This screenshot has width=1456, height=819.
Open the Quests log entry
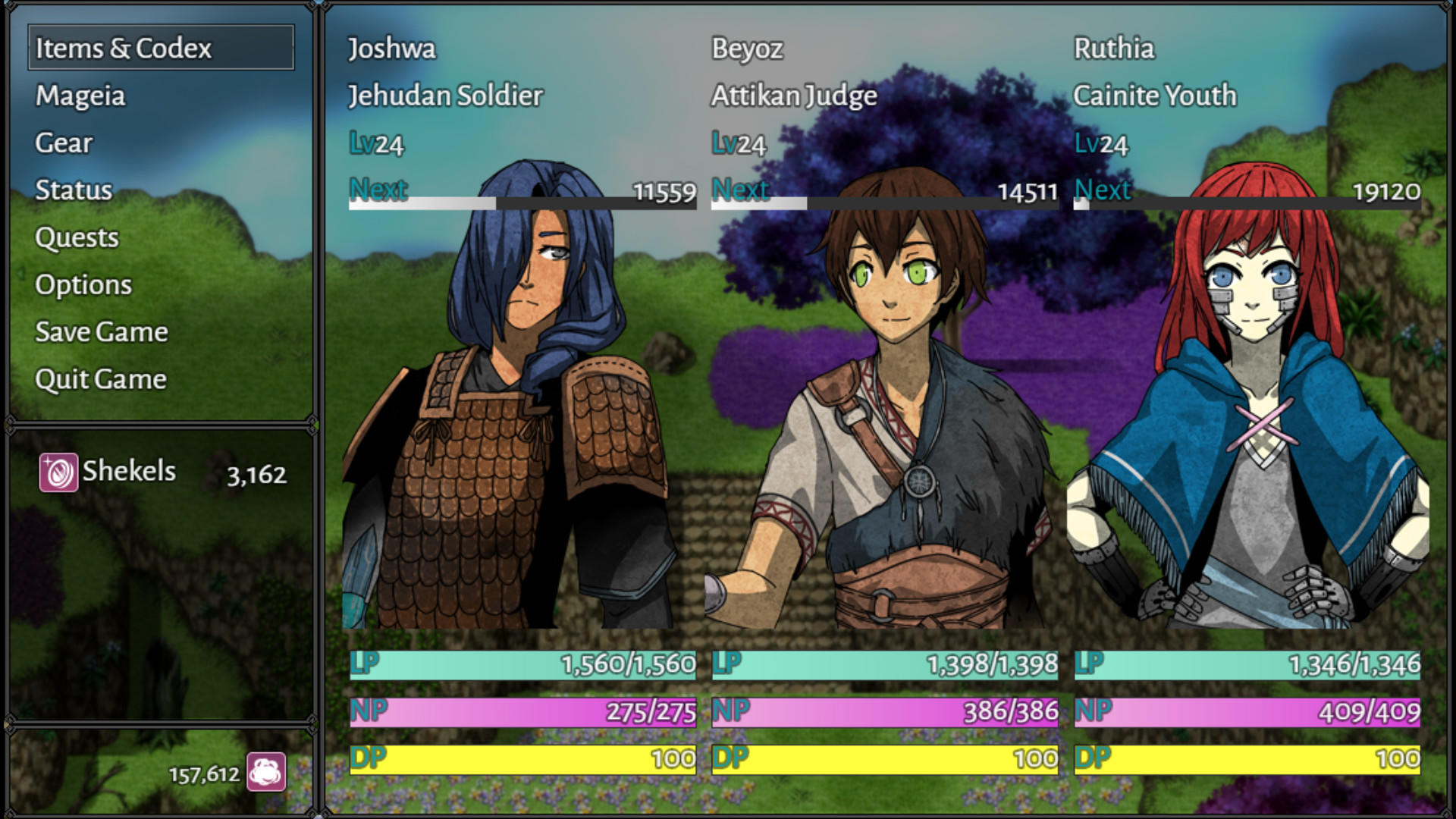pos(77,238)
